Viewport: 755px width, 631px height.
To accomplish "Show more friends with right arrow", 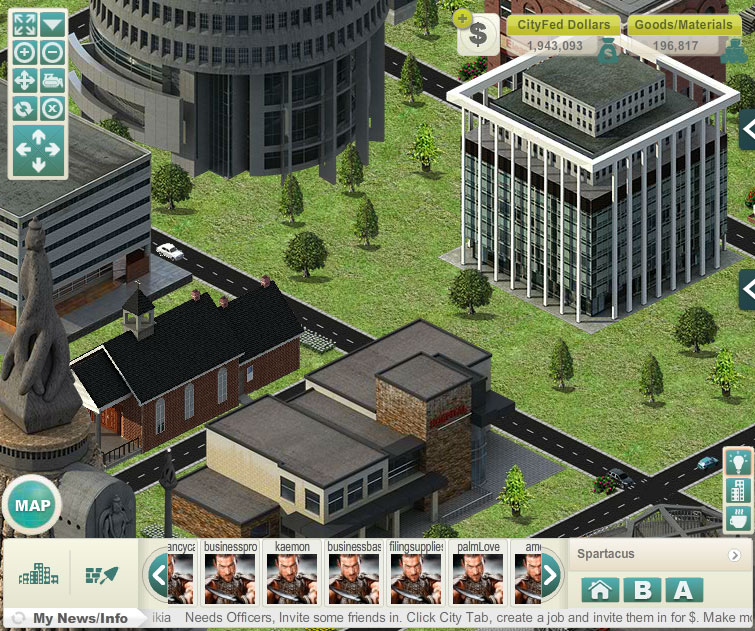I will point(550,575).
